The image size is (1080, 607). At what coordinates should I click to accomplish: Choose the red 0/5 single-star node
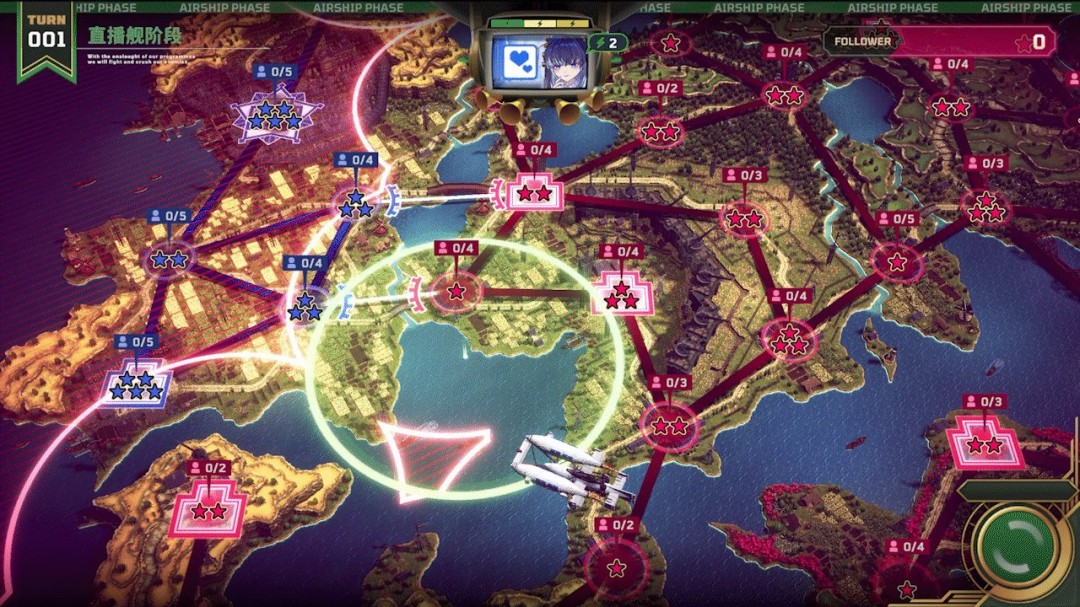tap(897, 262)
